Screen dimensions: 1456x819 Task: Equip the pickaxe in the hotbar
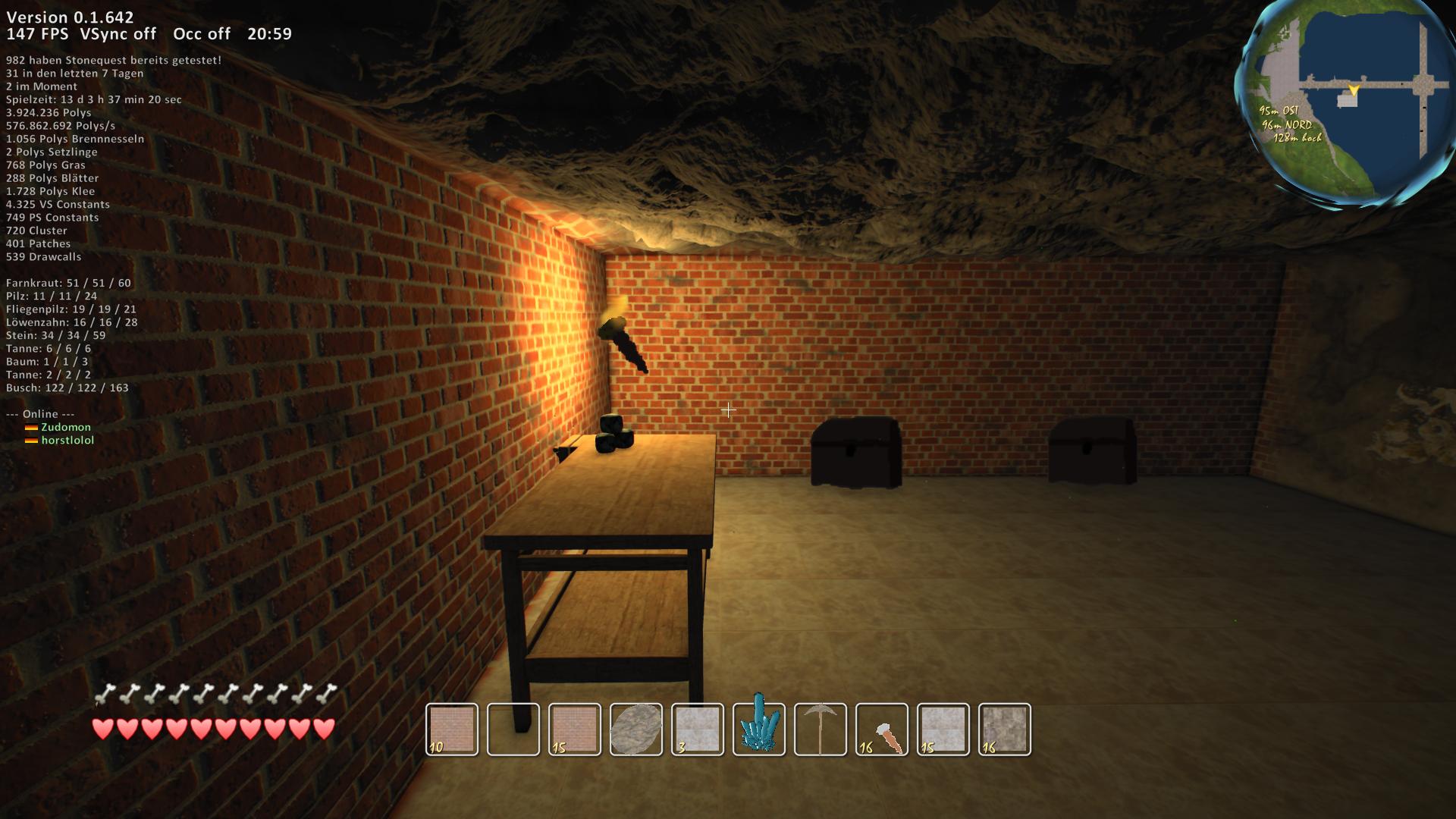click(821, 730)
